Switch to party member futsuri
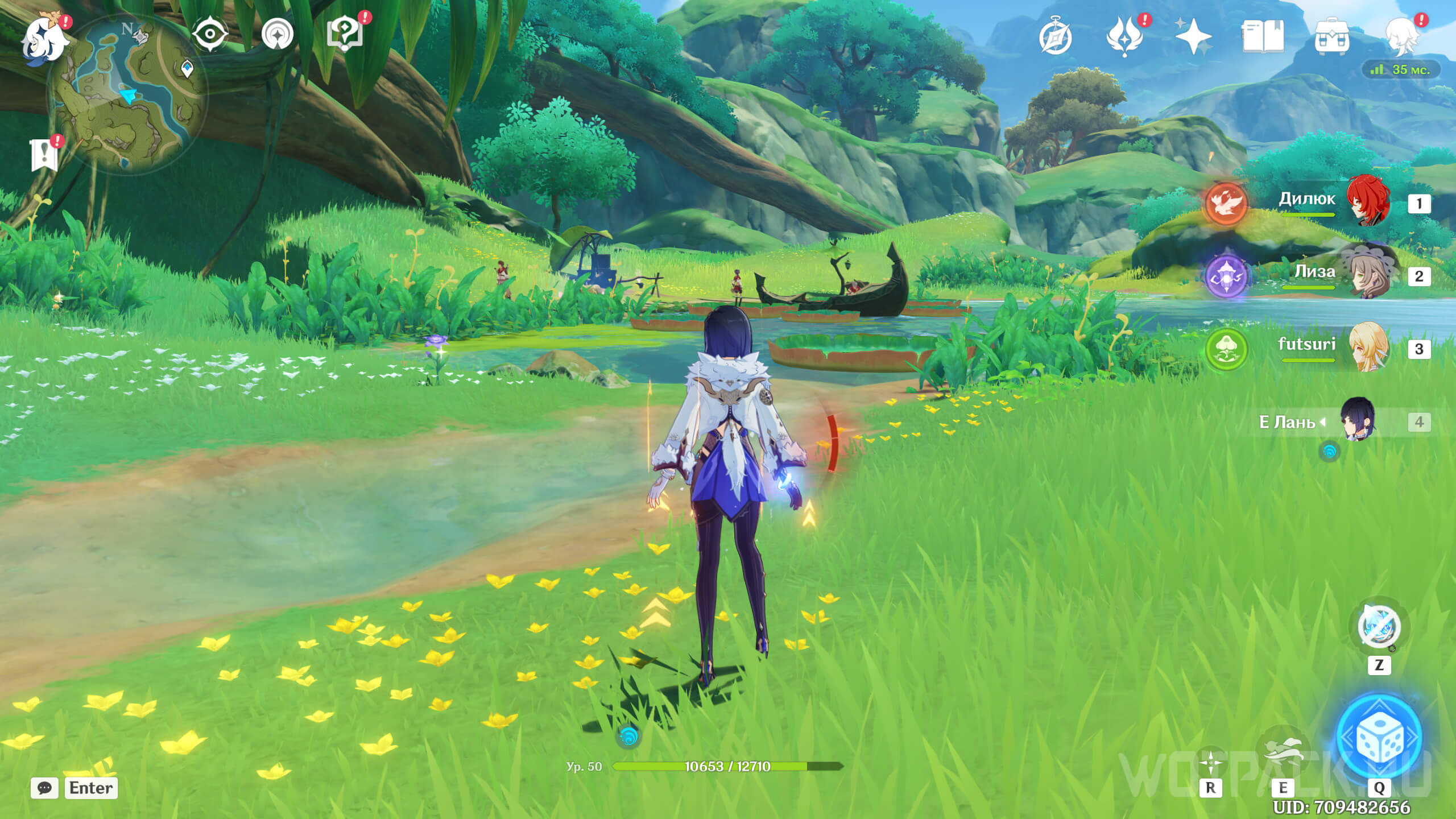 click(1367, 348)
